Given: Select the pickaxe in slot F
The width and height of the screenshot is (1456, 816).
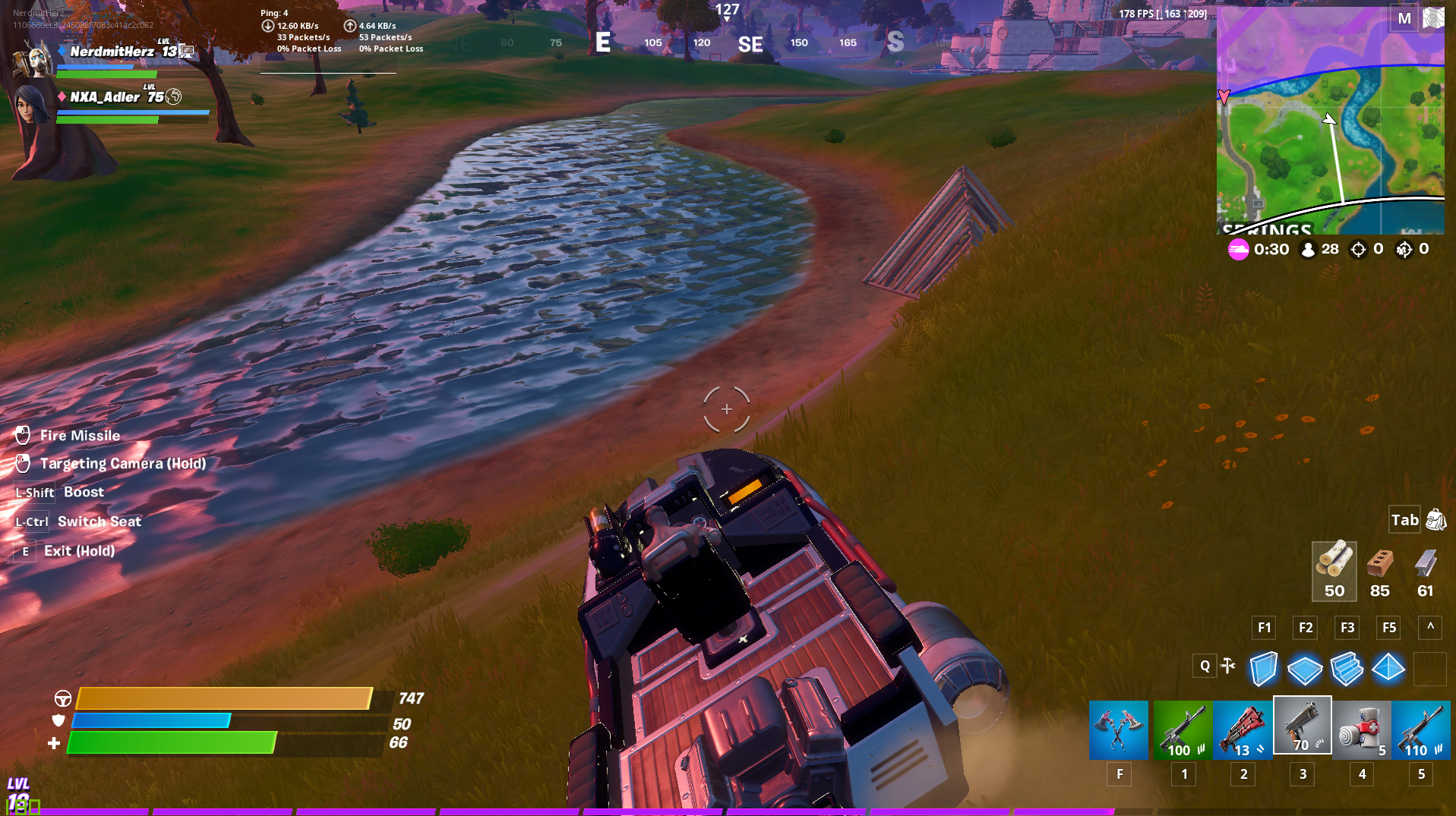Looking at the screenshot, I should (x=1118, y=729).
